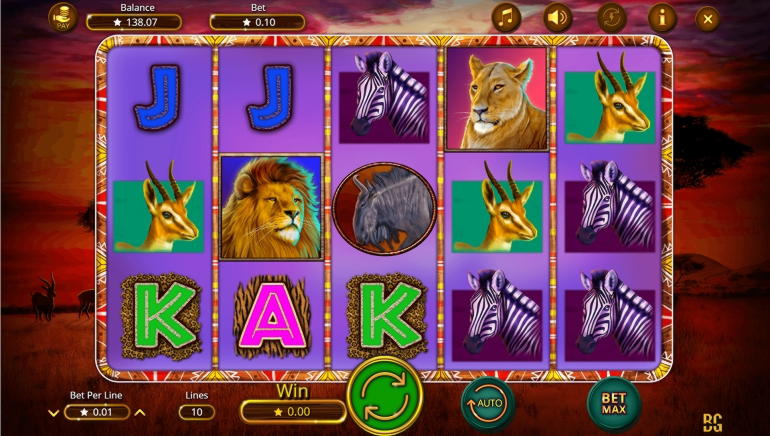
Task: Hit the BET MAX button
Action: (x=613, y=404)
